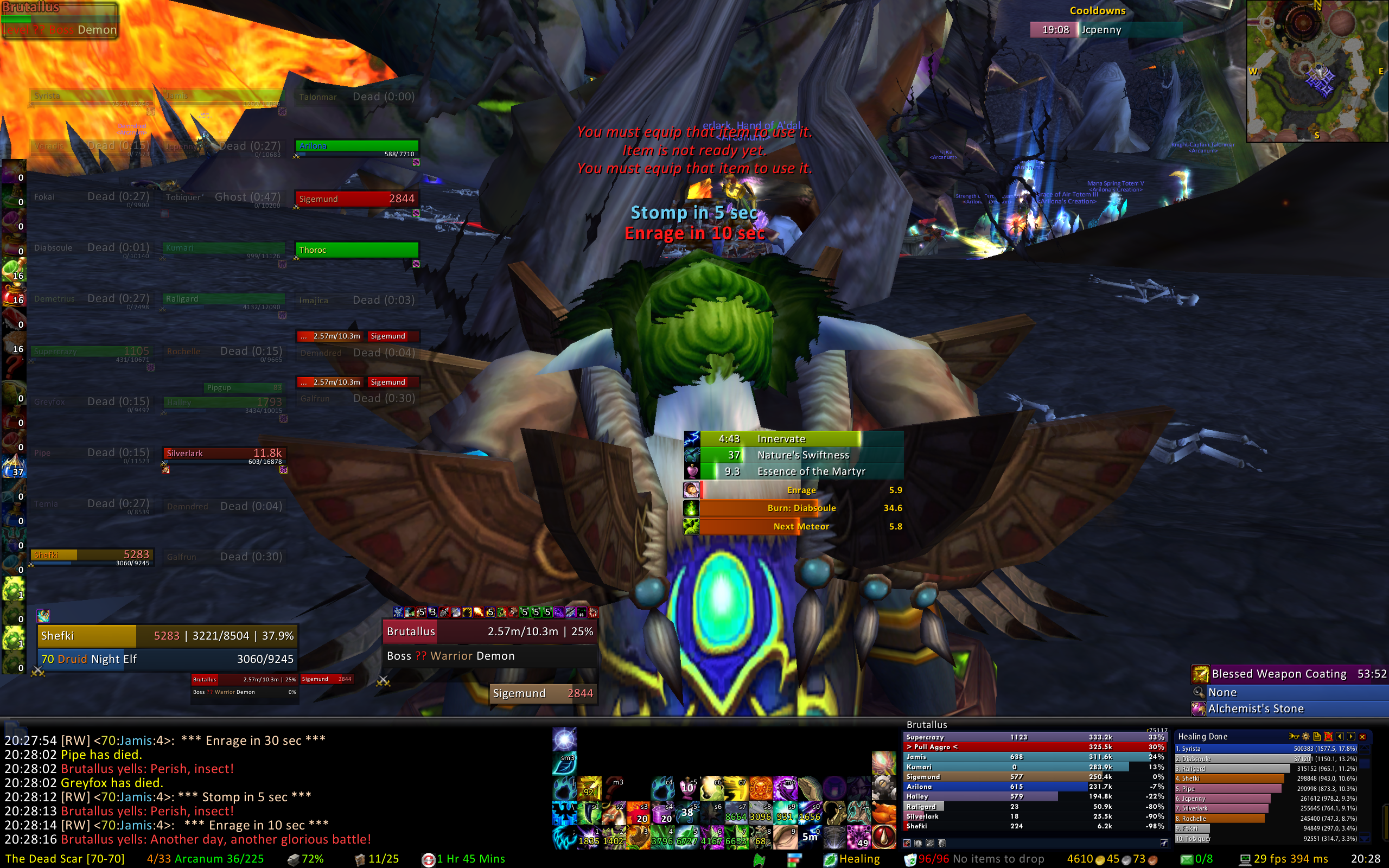The height and width of the screenshot is (868, 1389).
Task: Target Thoroc in the raid frames
Action: [x=356, y=250]
